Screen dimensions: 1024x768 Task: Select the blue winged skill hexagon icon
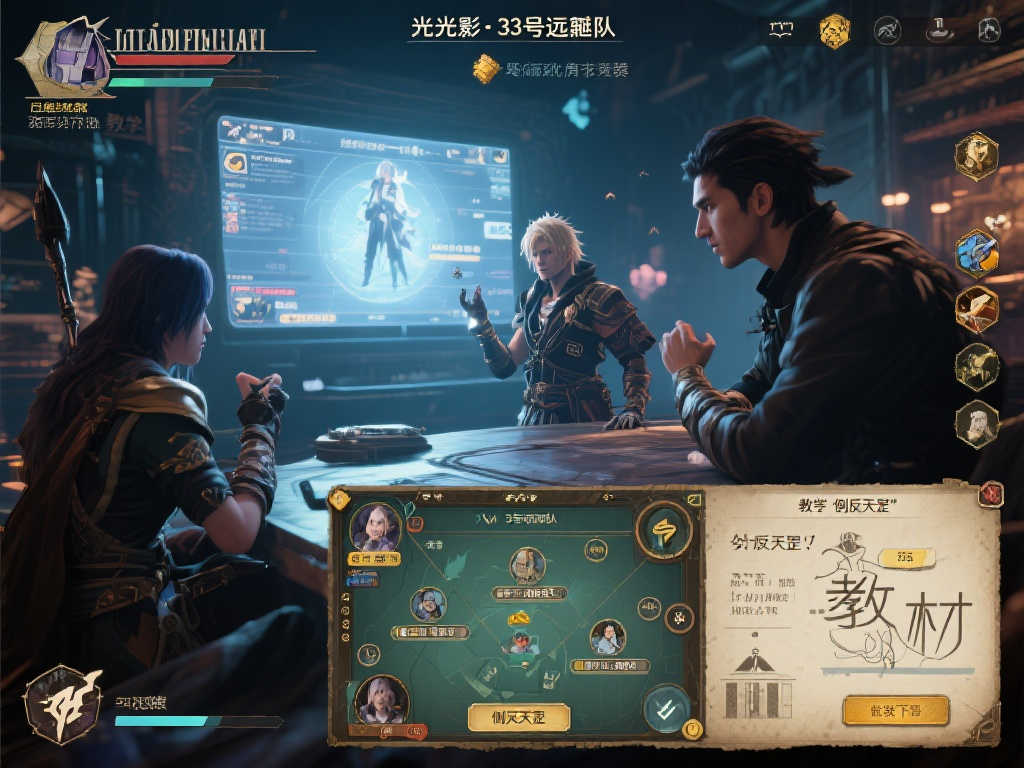(976, 253)
